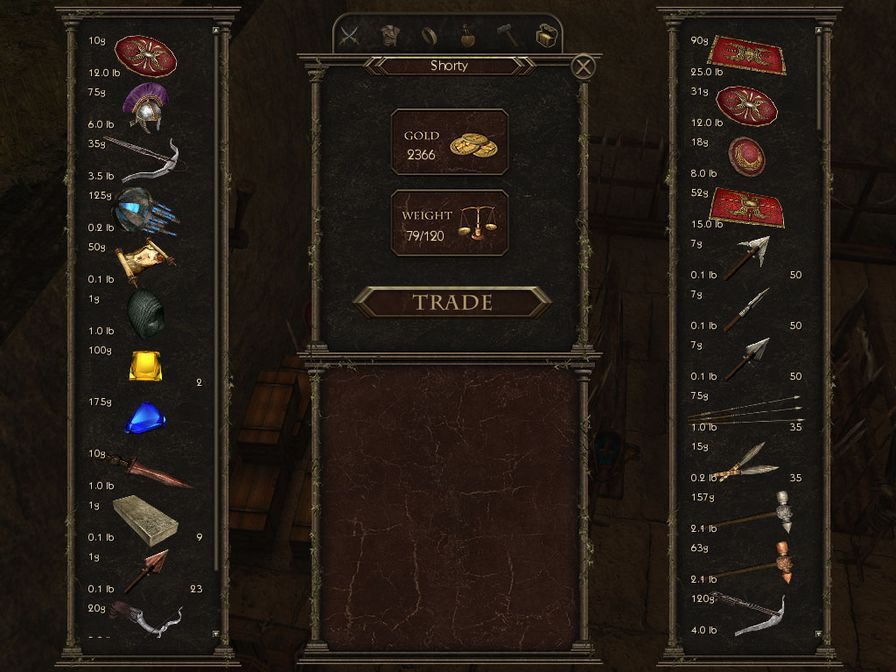Select the rolled scroll item
896x672 pixels.
tap(143, 262)
